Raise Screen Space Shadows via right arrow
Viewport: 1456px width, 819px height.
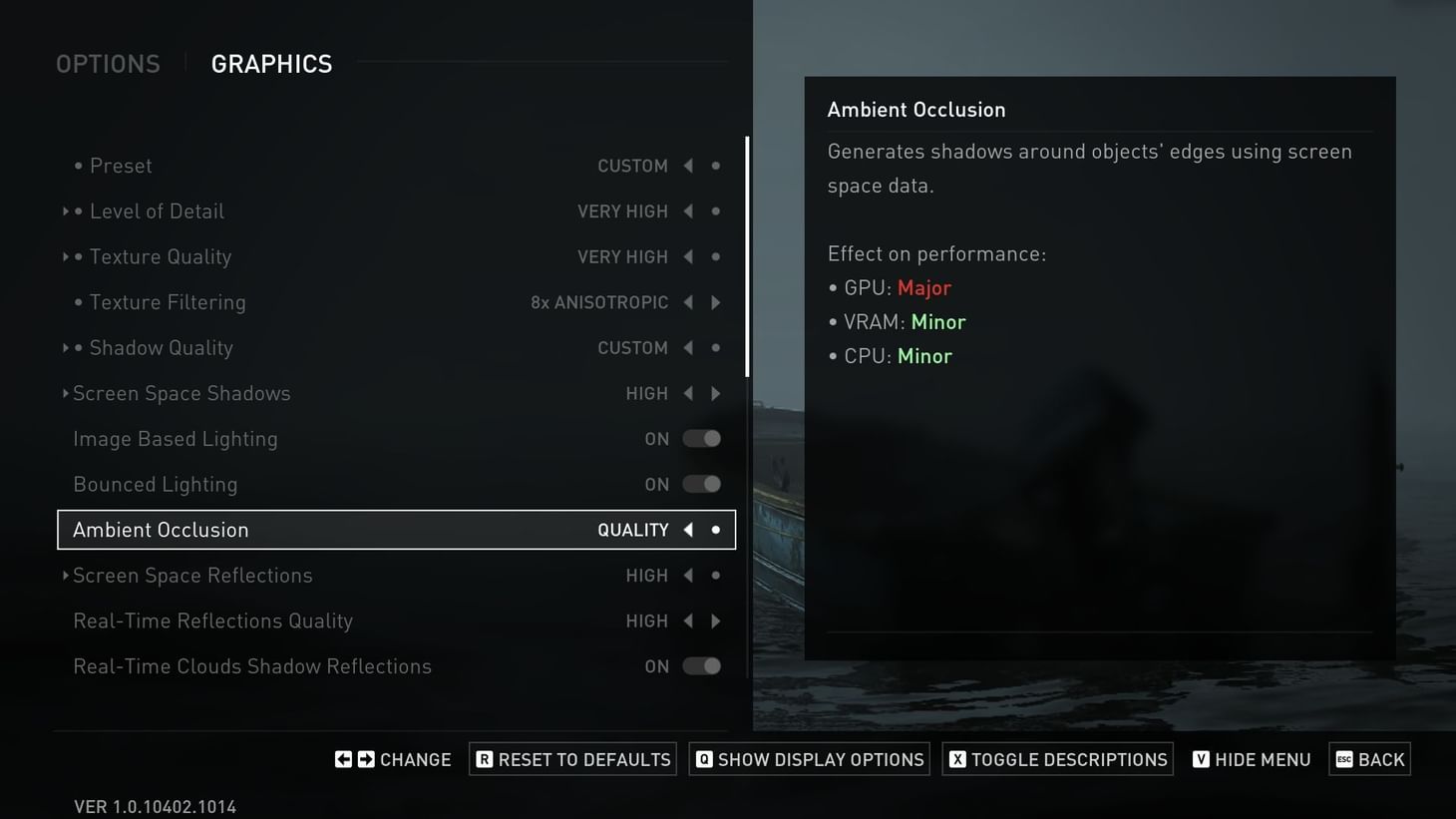[716, 393]
